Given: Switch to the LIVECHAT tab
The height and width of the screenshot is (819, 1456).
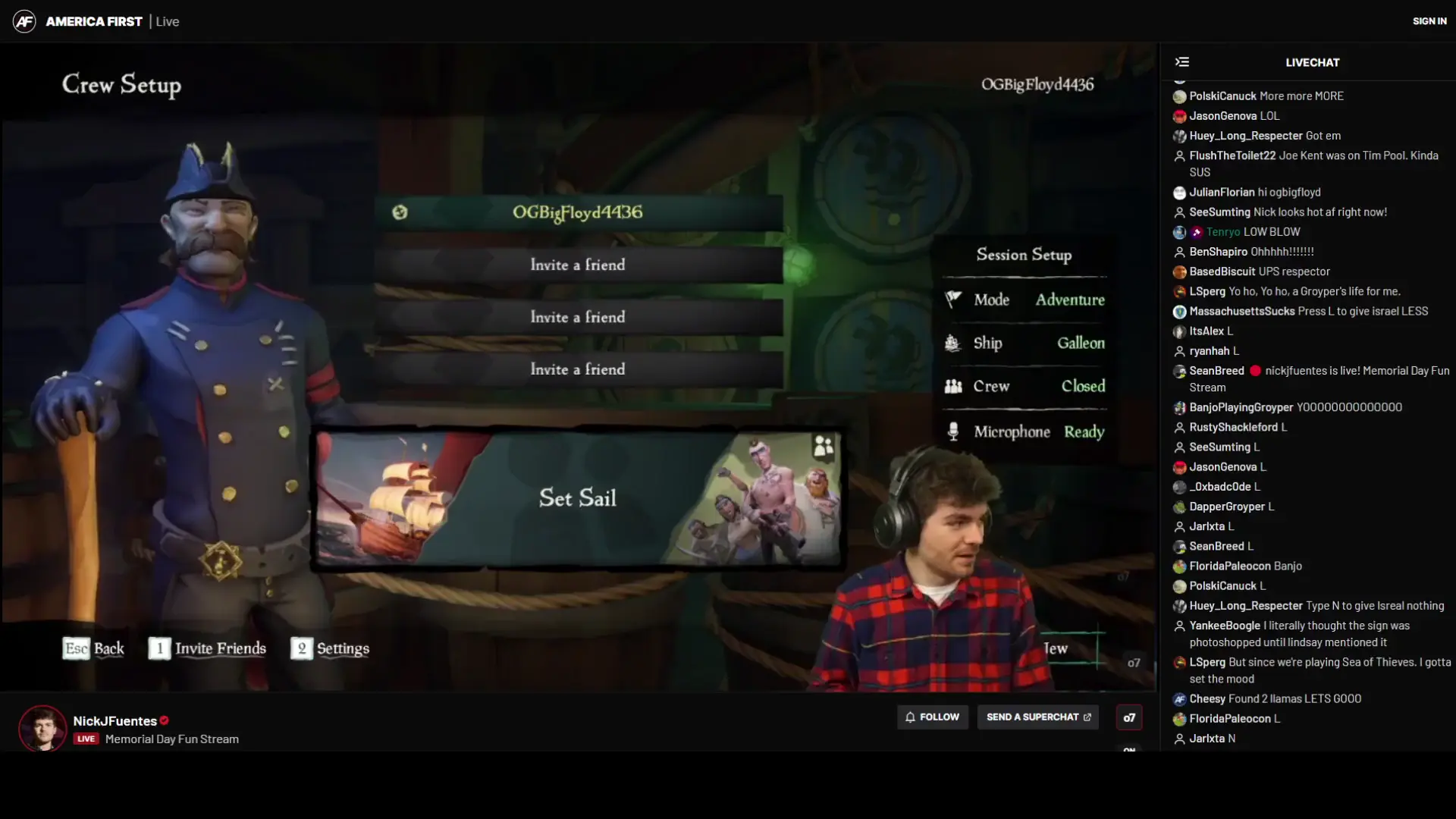Looking at the screenshot, I should [x=1311, y=62].
